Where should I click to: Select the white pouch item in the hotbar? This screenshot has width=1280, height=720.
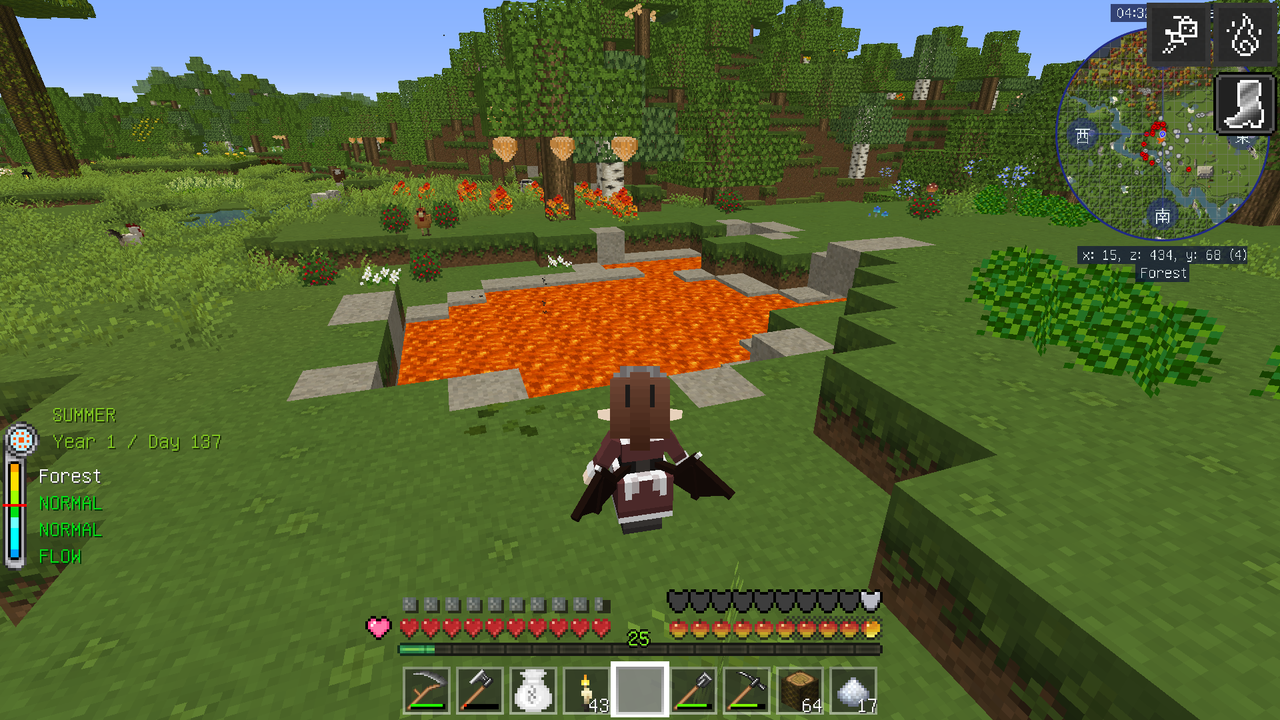click(x=533, y=688)
